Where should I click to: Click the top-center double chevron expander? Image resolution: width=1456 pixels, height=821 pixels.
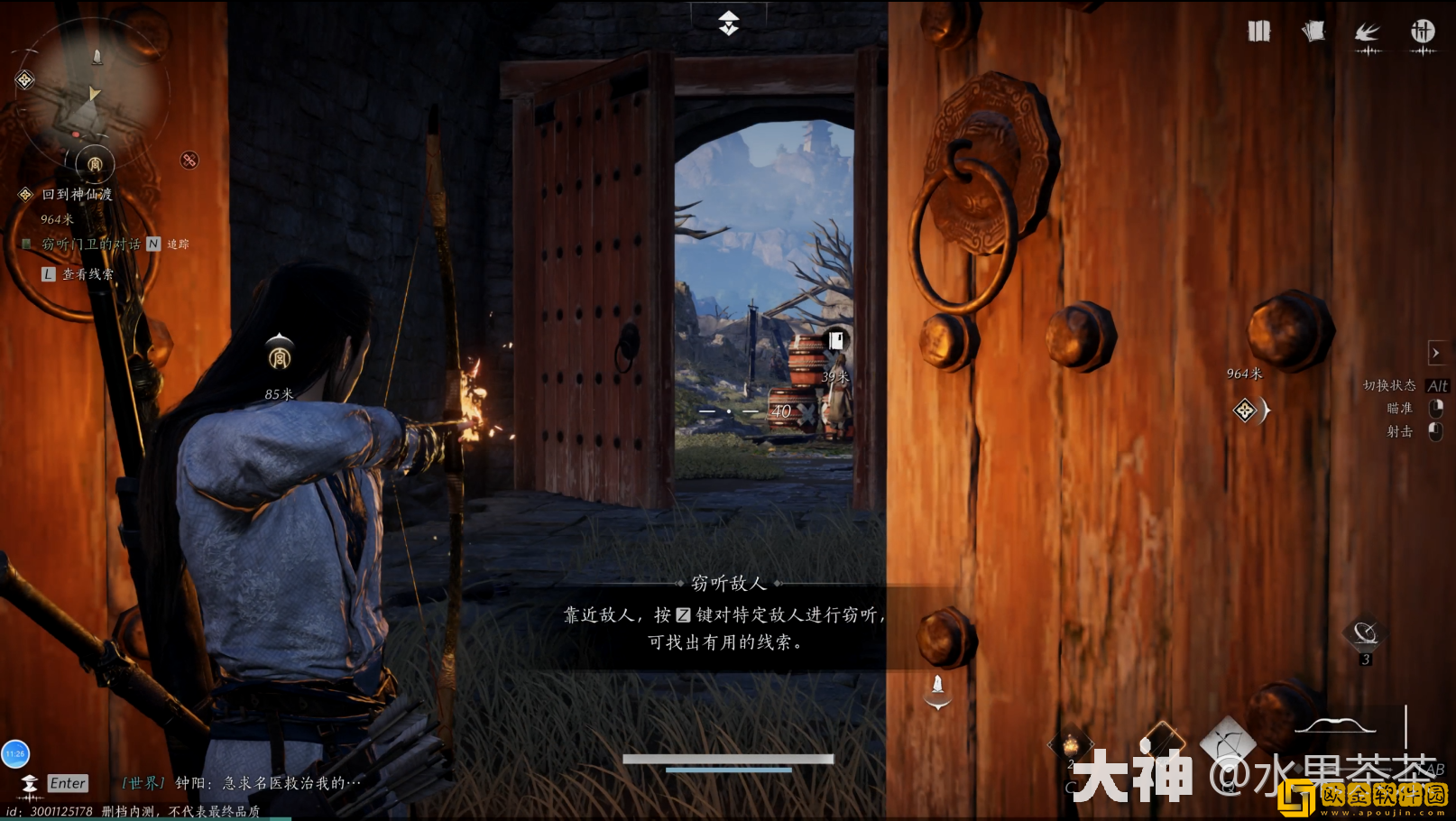point(727,23)
